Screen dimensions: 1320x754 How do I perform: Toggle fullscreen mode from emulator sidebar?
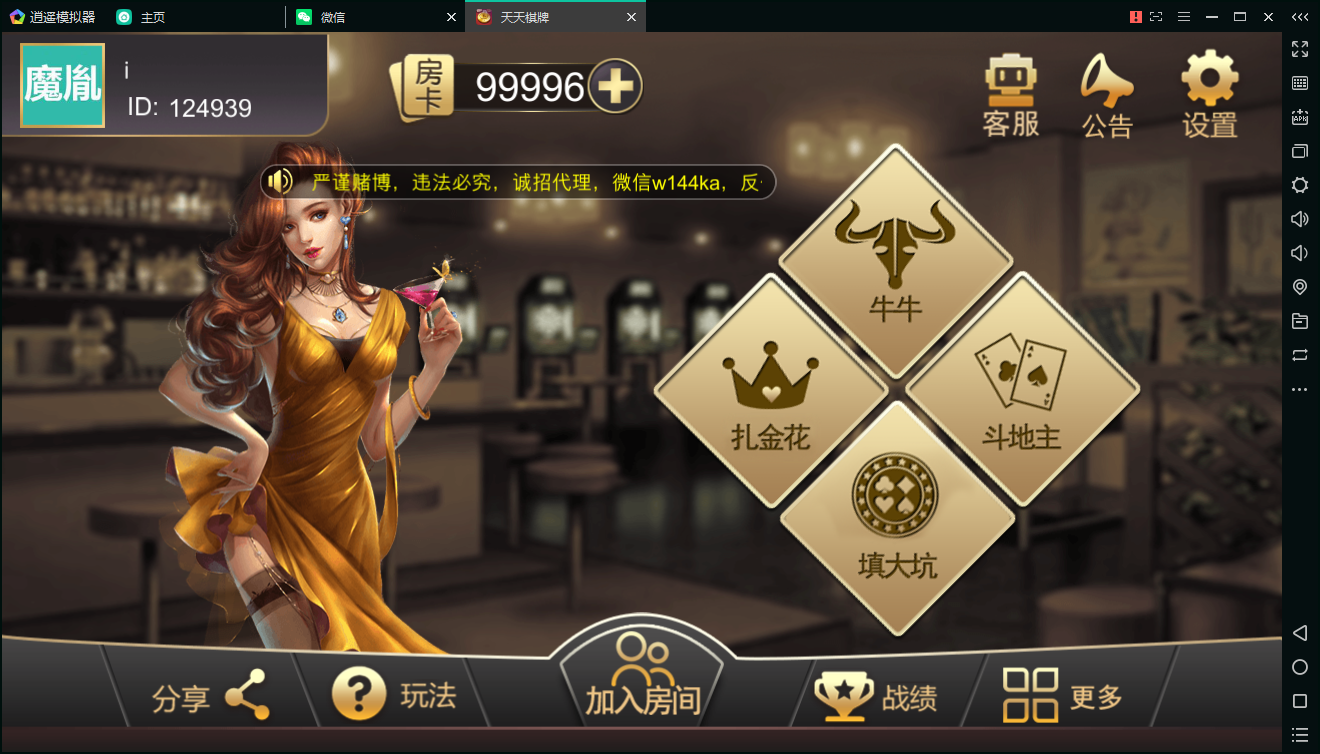1299,48
